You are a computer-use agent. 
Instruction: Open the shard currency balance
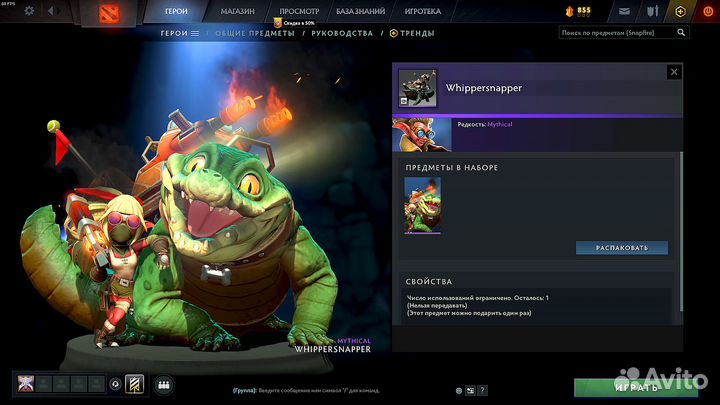pos(577,11)
